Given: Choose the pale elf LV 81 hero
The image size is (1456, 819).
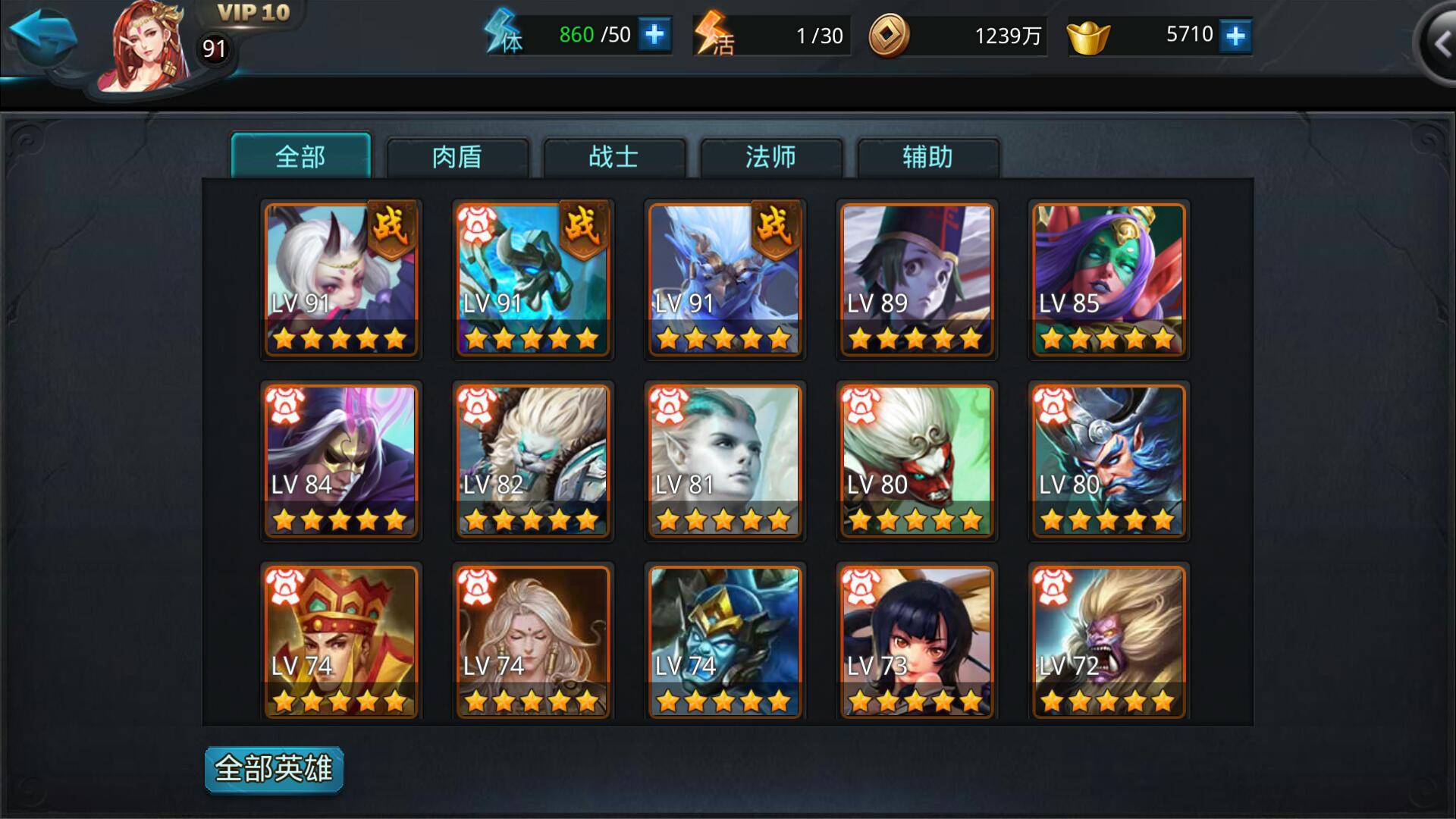Looking at the screenshot, I should click(725, 460).
